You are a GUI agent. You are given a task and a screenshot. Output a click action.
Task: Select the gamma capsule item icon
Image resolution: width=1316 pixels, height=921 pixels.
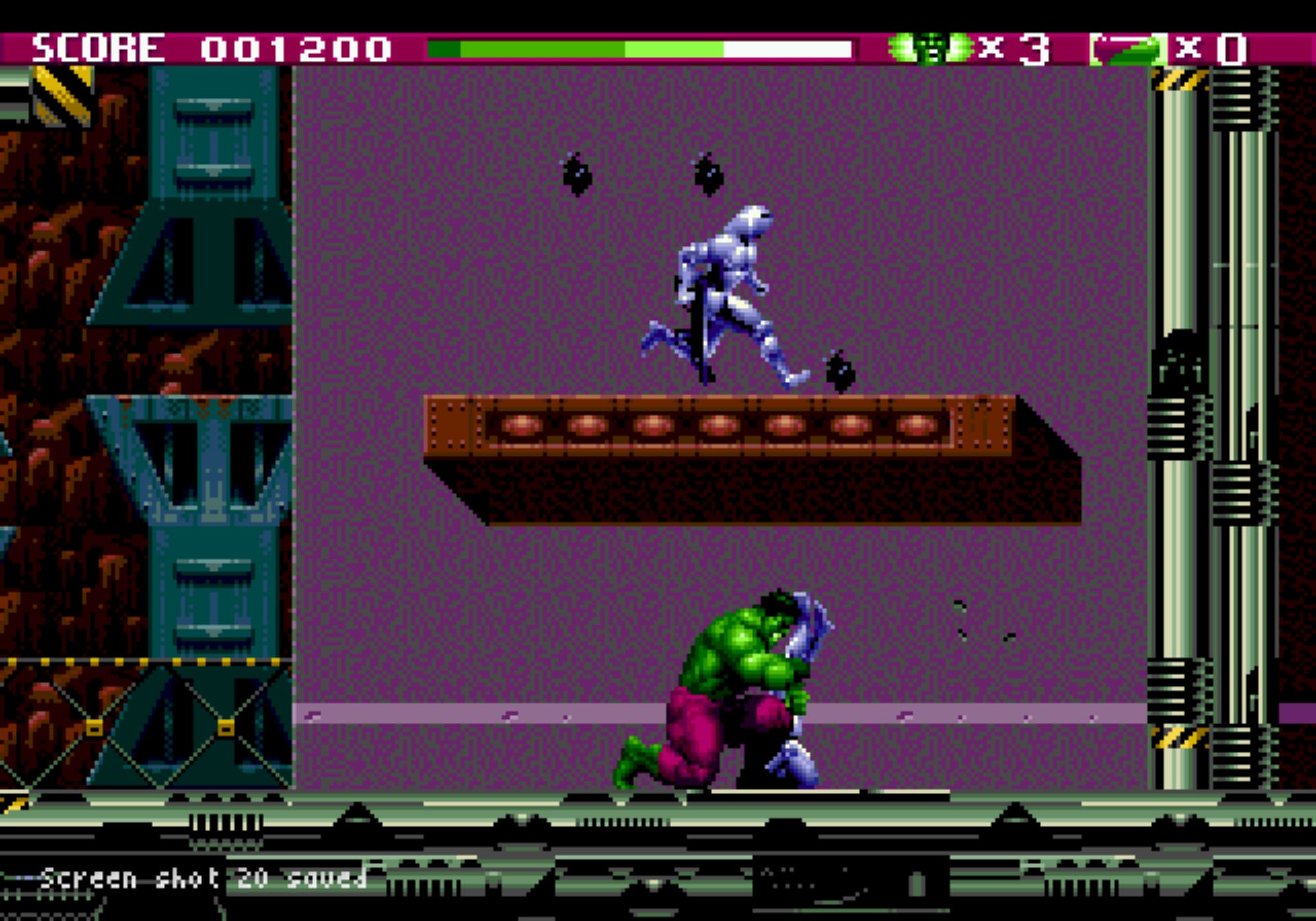point(1128,49)
